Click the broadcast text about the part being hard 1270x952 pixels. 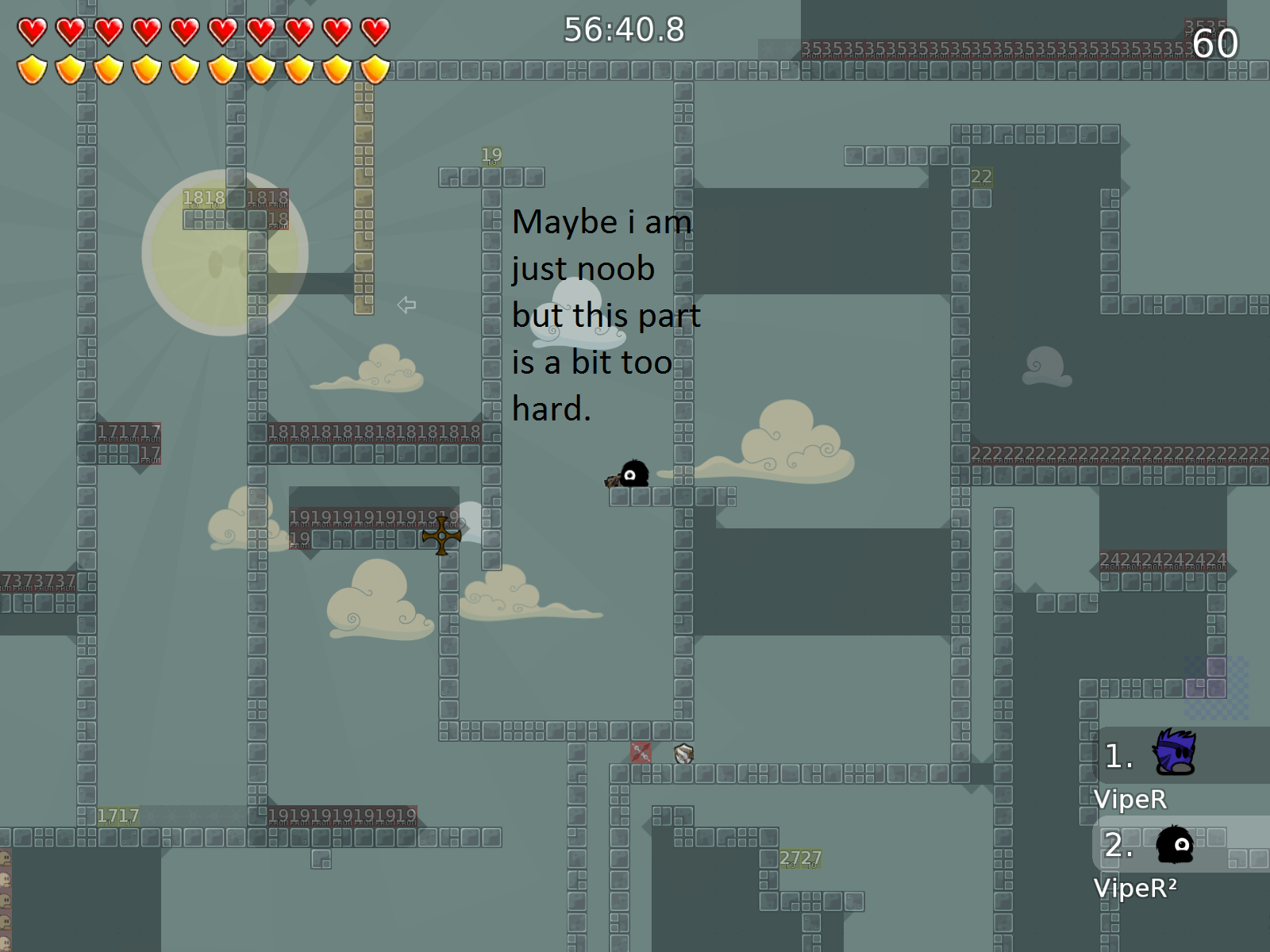pyautogui.click(x=607, y=316)
